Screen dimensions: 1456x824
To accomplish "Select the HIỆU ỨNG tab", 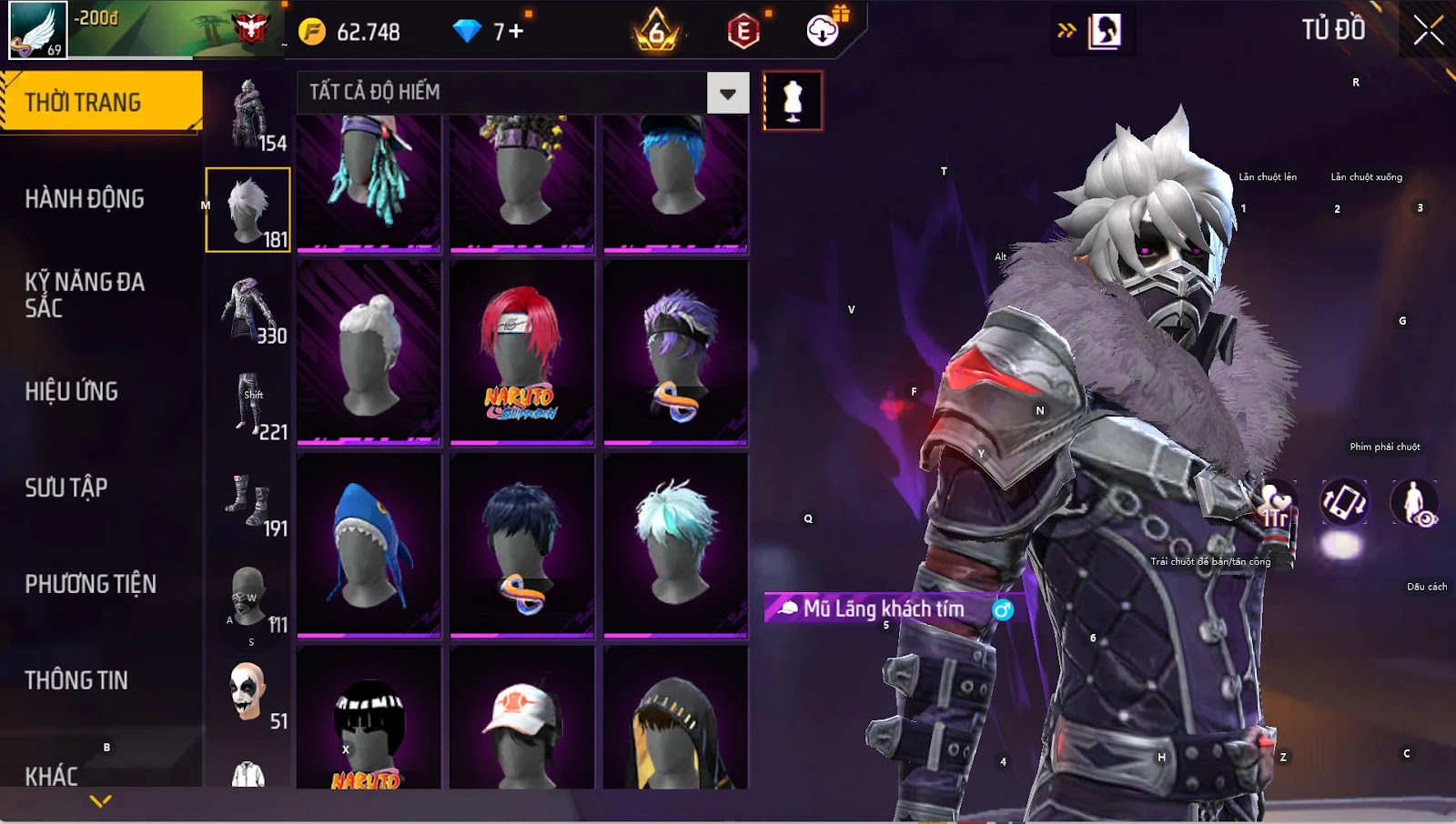I will [71, 392].
